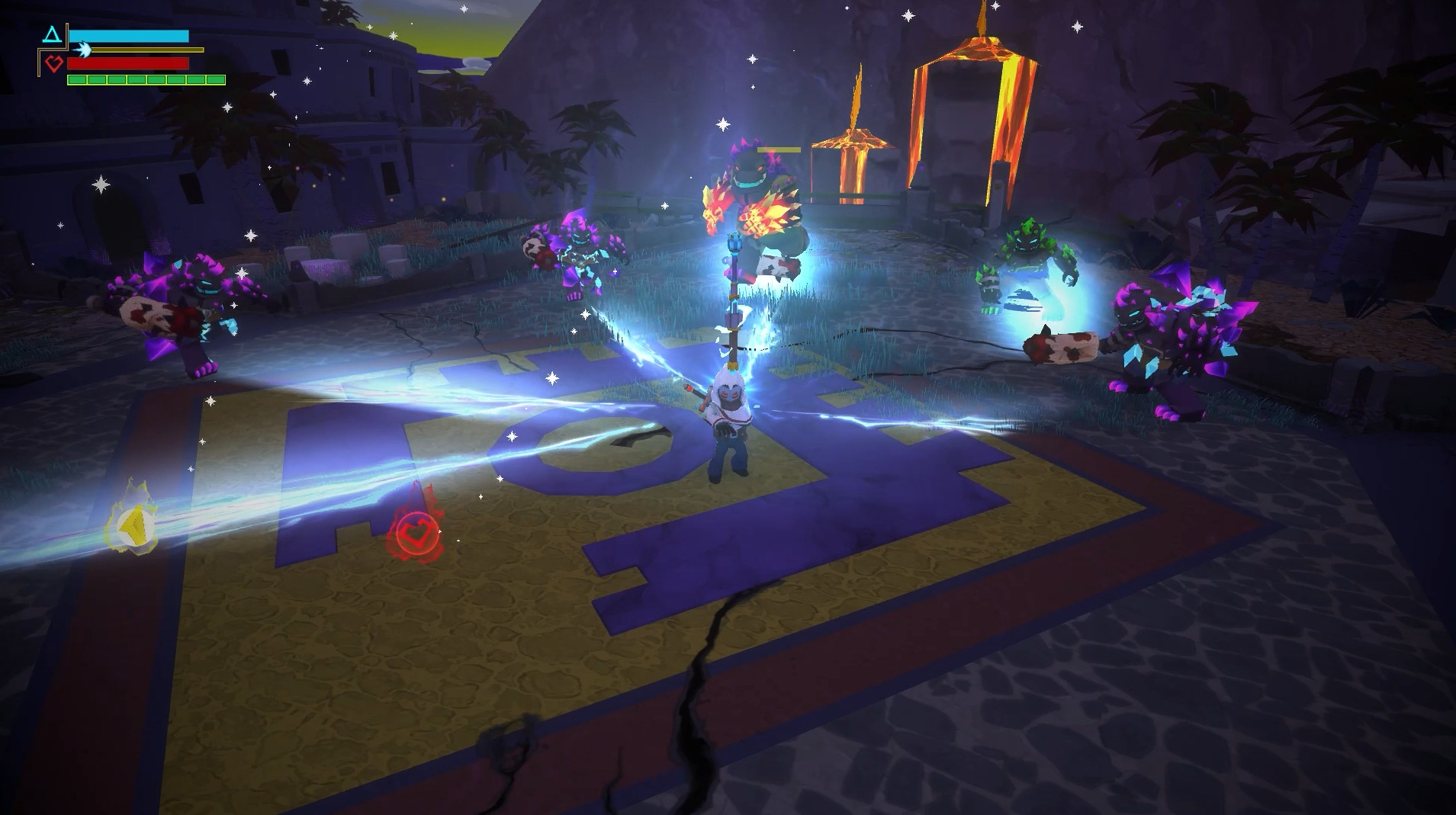Click the blue mana bar in the HUD
This screenshot has width=1456, height=815.
click(130, 37)
